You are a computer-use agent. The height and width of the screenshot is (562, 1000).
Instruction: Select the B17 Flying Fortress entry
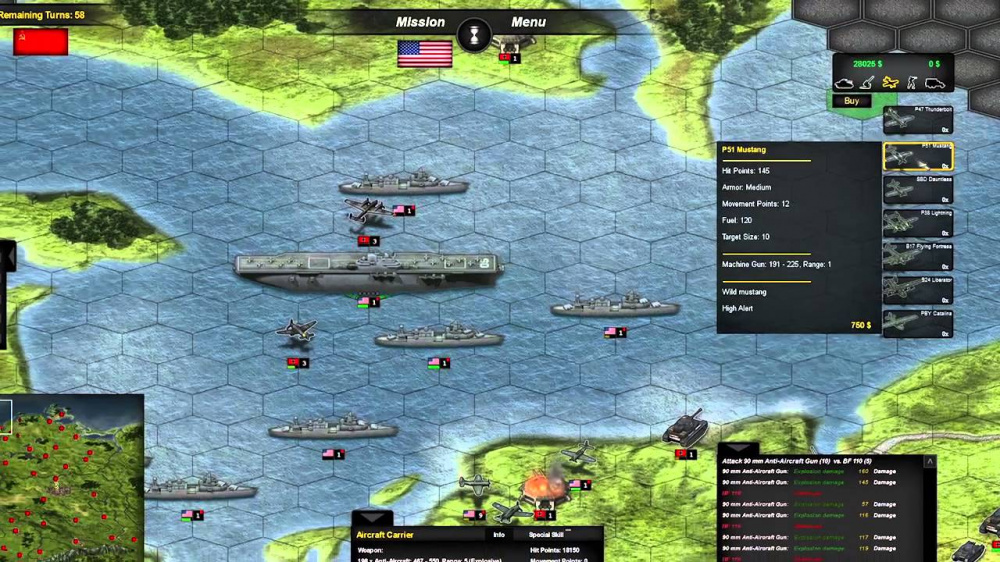pyautogui.click(x=917, y=257)
